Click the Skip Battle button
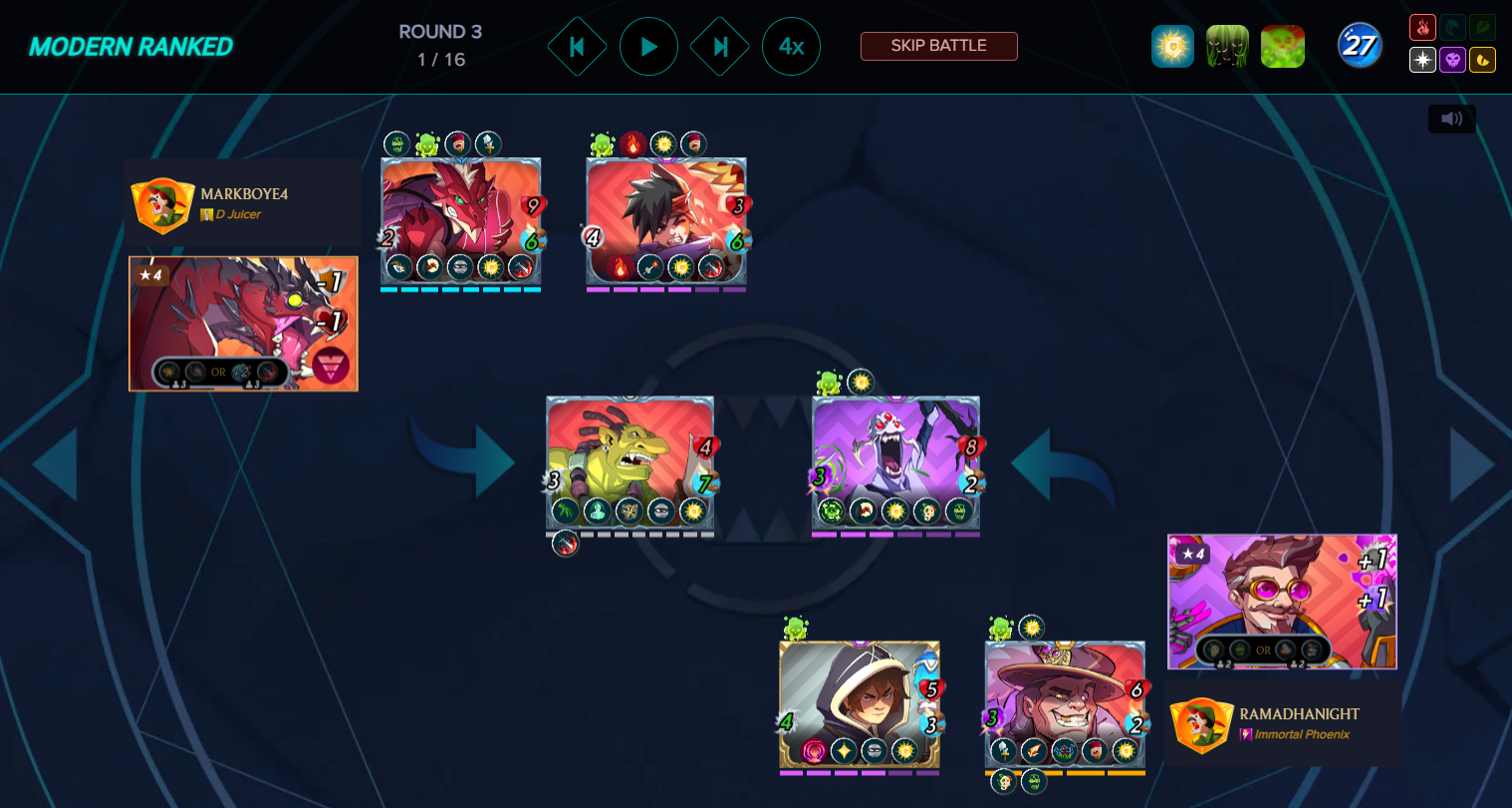Image resolution: width=1512 pixels, height=808 pixels. (938, 46)
